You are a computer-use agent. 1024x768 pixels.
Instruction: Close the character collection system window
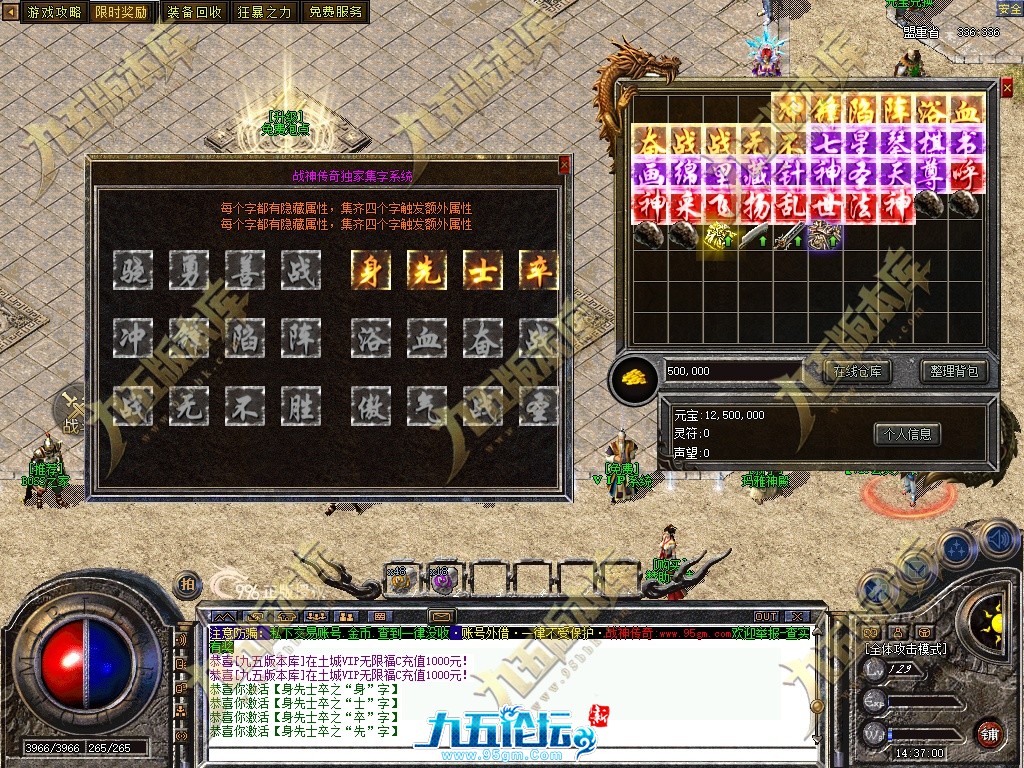(564, 165)
